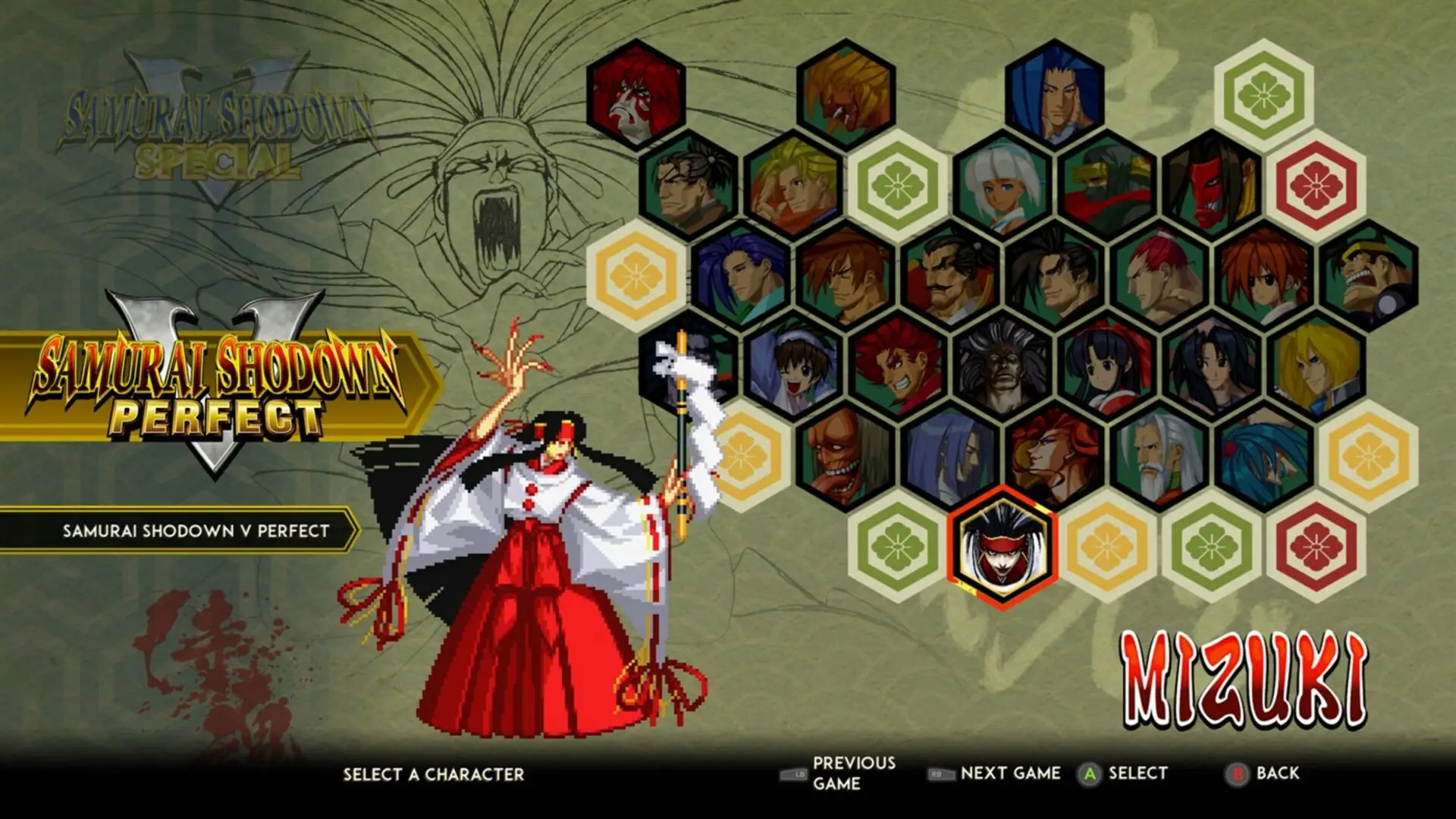Select the blue-haired Sogetsu portrait
The height and width of the screenshot is (819, 1456).
pos(1054,99)
